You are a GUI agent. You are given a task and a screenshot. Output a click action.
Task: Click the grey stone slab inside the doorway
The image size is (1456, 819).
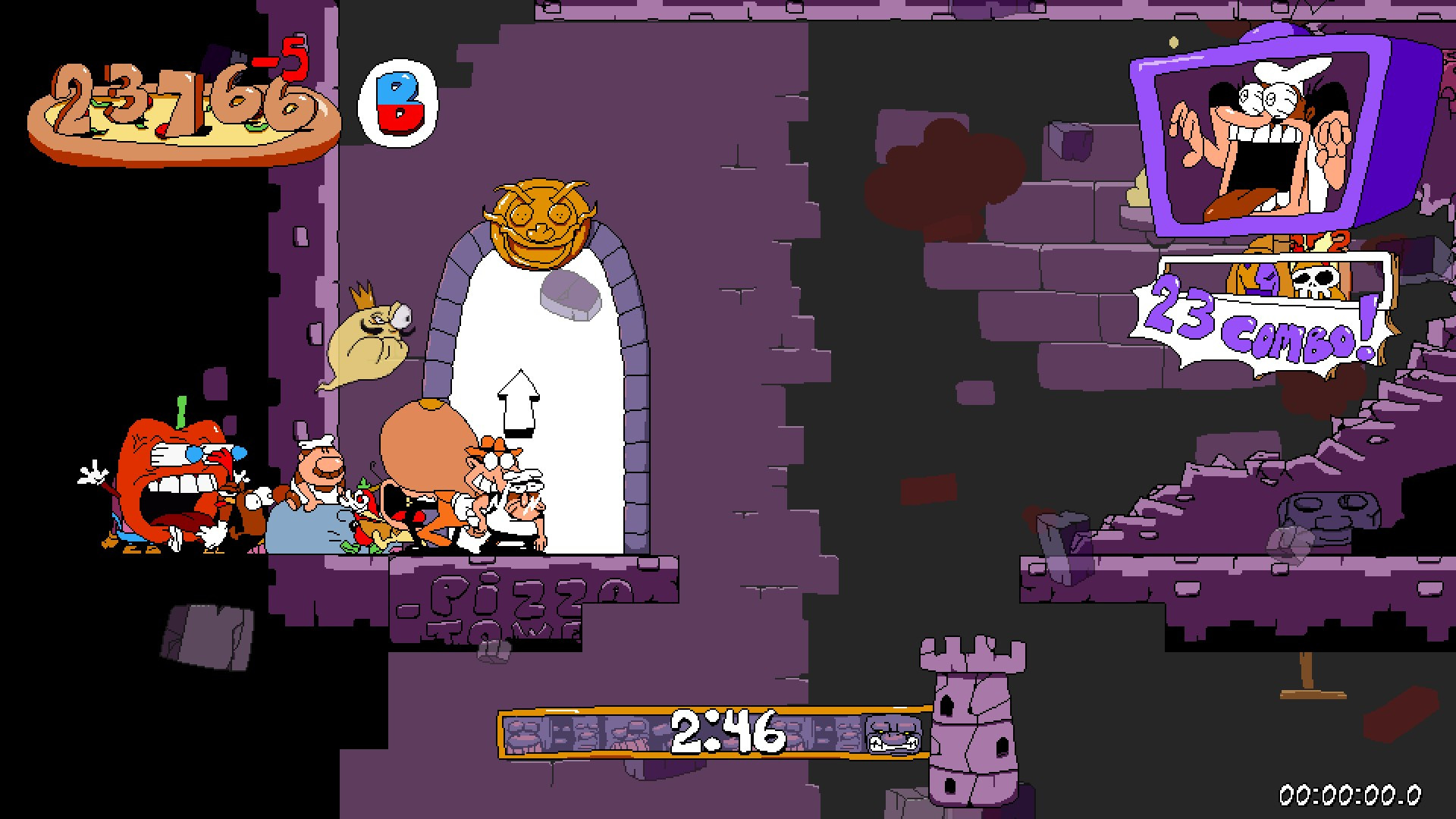[x=569, y=296]
